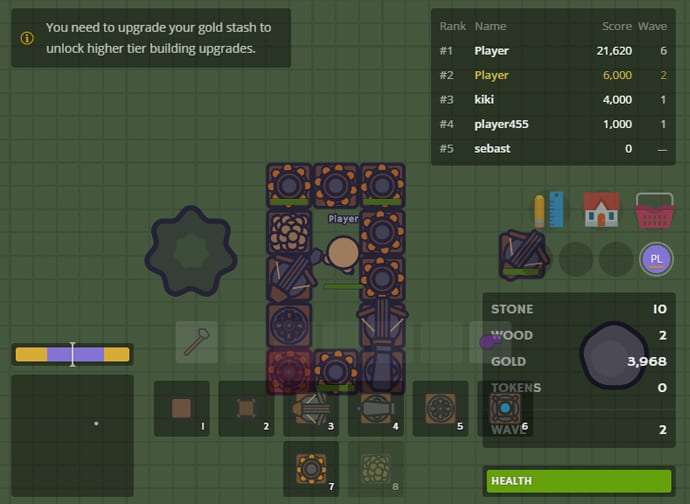The image size is (690, 504).
Task: Open the pencil and ruler settings menu
Action: pyautogui.click(x=549, y=210)
